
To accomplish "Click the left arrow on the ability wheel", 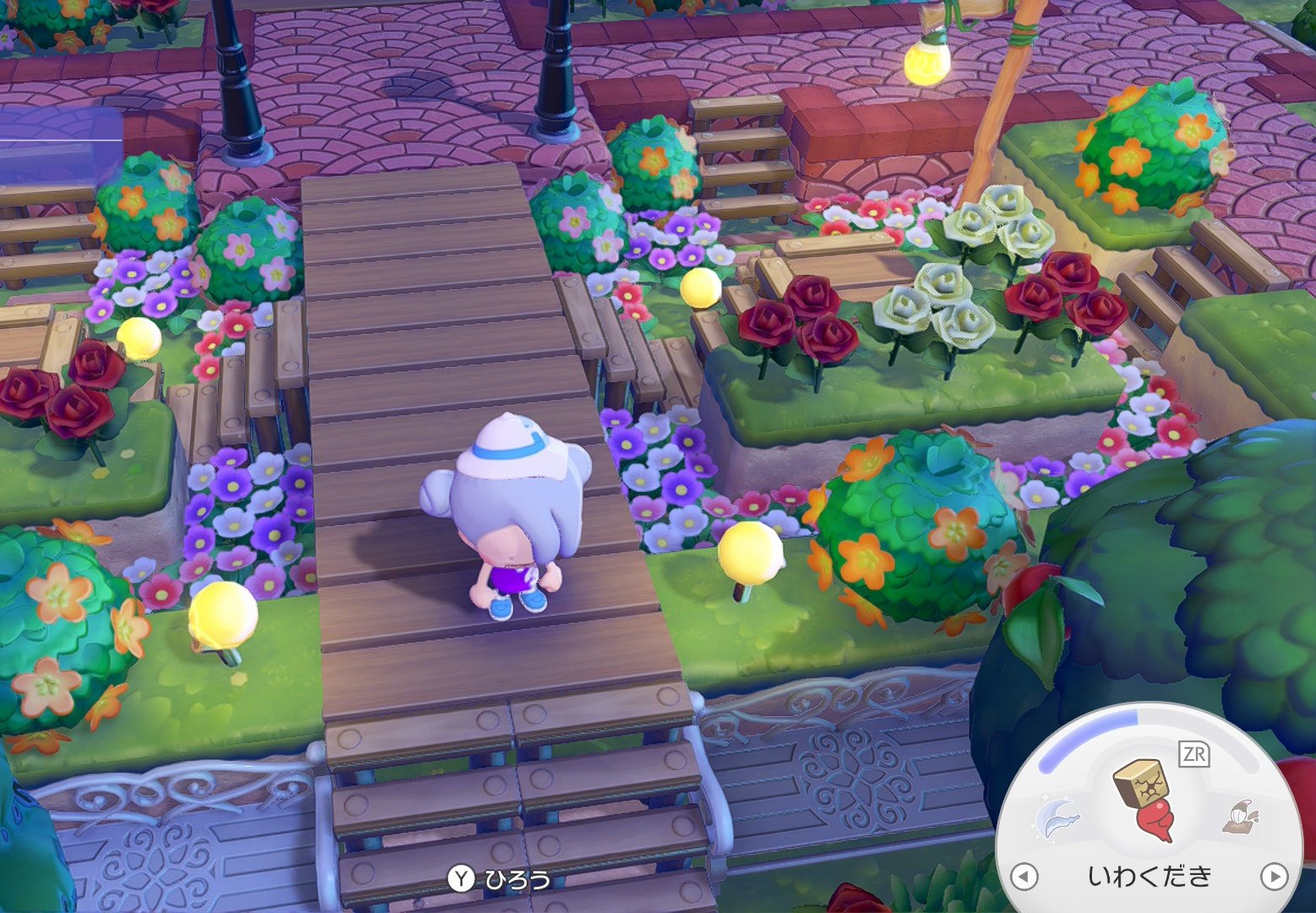I will pyautogui.click(x=1024, y=876).
